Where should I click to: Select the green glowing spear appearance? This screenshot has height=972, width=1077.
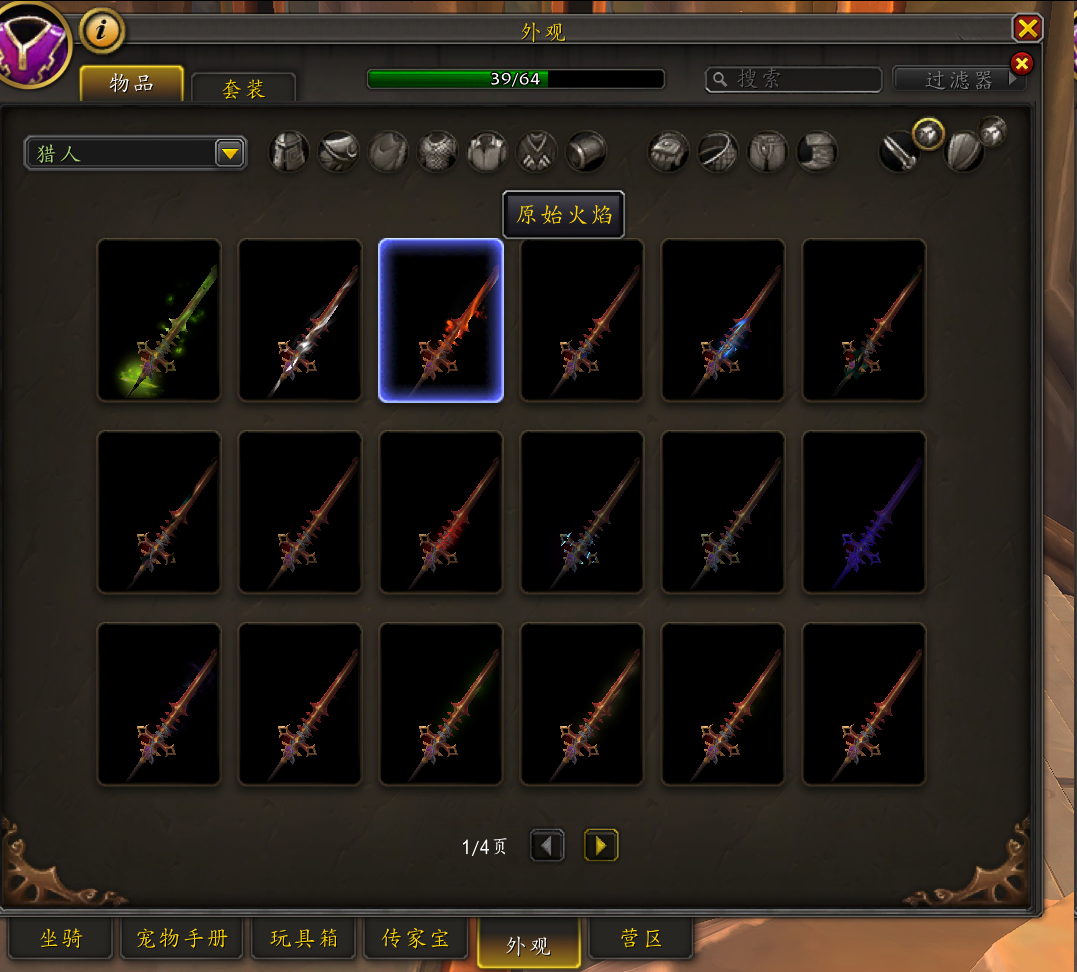pos(159,320)
